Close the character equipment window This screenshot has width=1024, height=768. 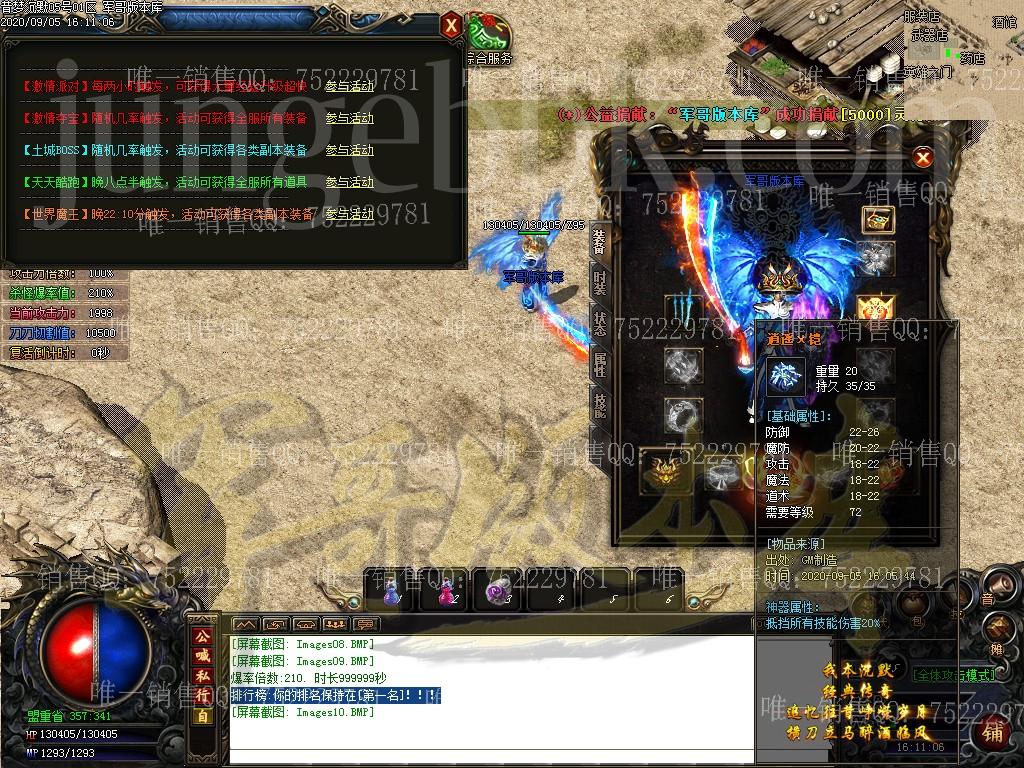[923, 158]
